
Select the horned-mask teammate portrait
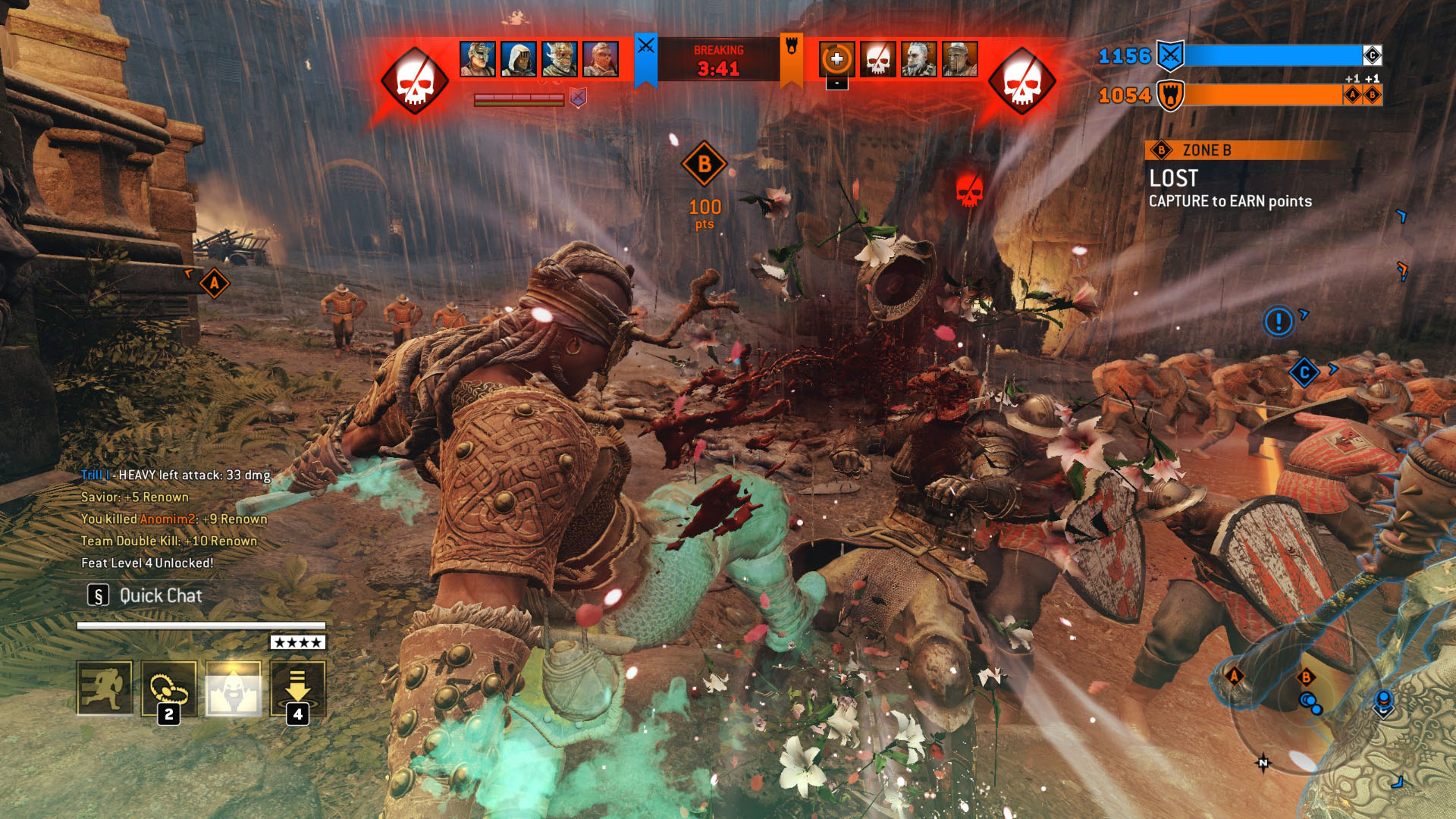pyautogui.click(x=560, y=59)
